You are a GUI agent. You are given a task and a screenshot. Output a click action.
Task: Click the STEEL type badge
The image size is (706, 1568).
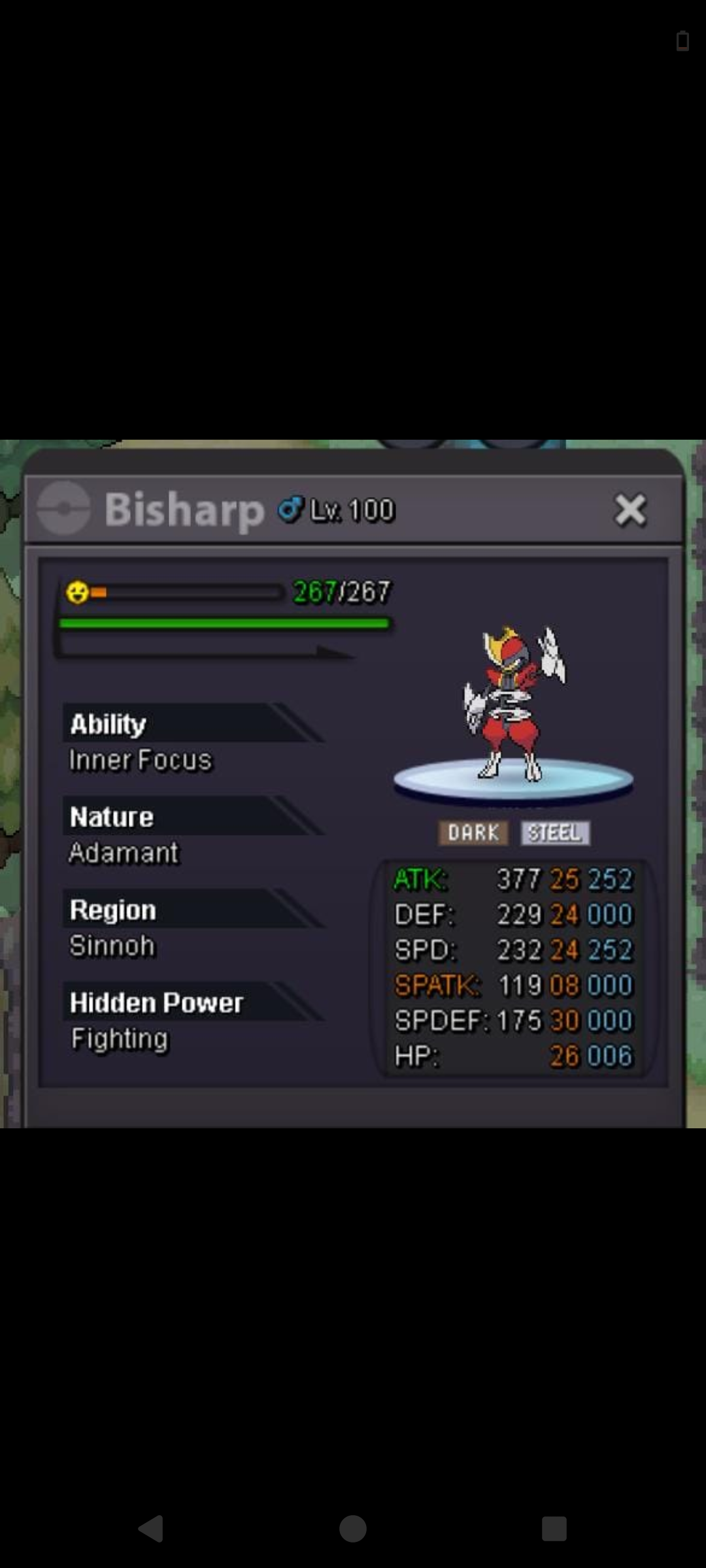[555, 833]
